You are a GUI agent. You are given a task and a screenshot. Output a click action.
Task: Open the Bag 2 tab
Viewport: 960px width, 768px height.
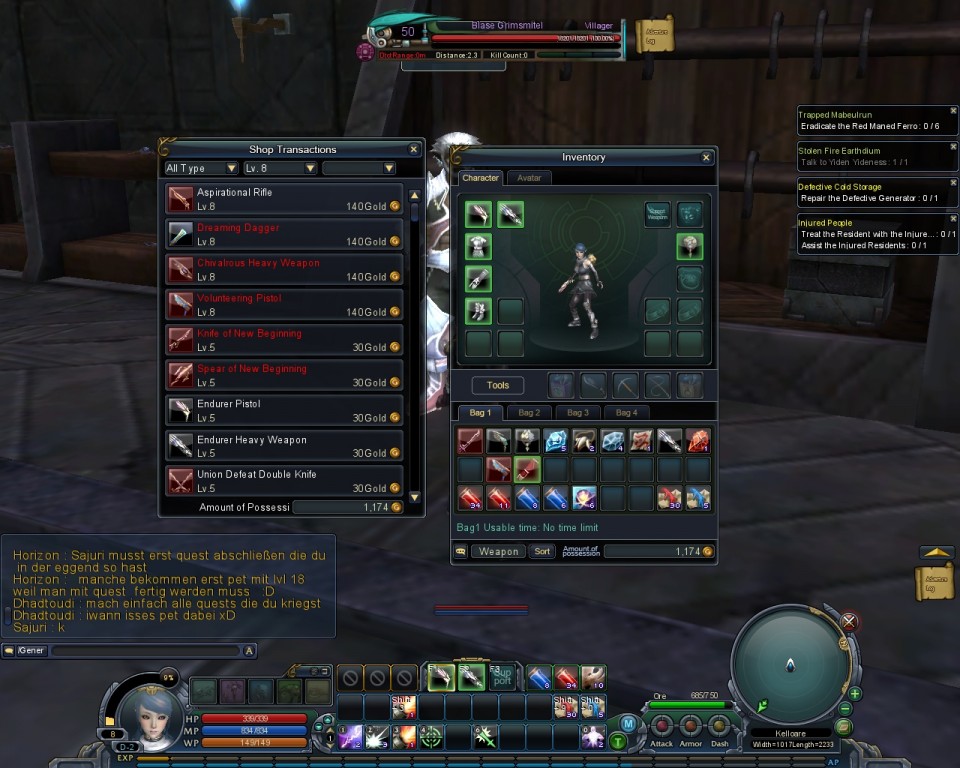tap(529, 412)
